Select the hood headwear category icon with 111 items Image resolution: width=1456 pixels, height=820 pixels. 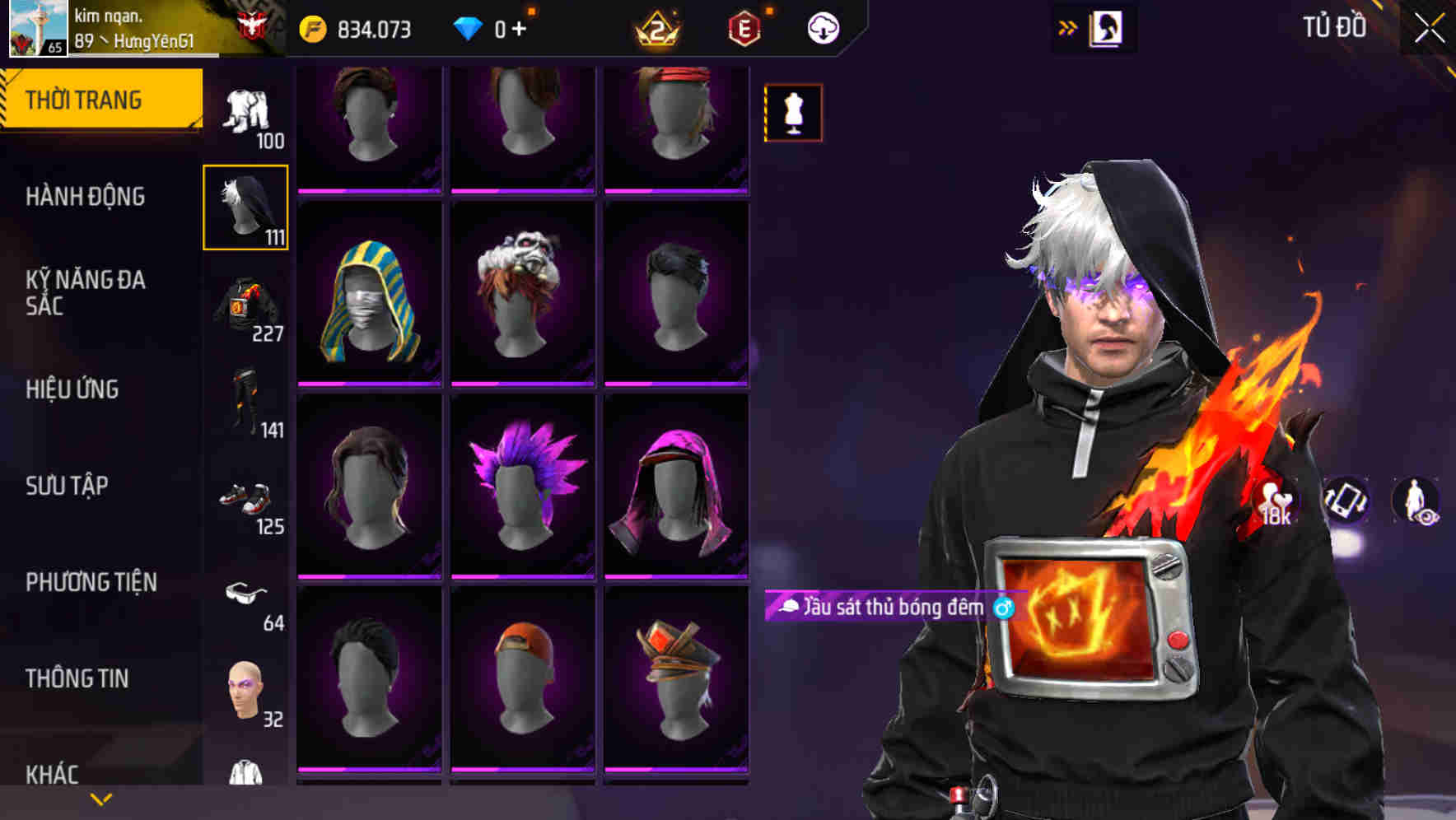[244, 206]
